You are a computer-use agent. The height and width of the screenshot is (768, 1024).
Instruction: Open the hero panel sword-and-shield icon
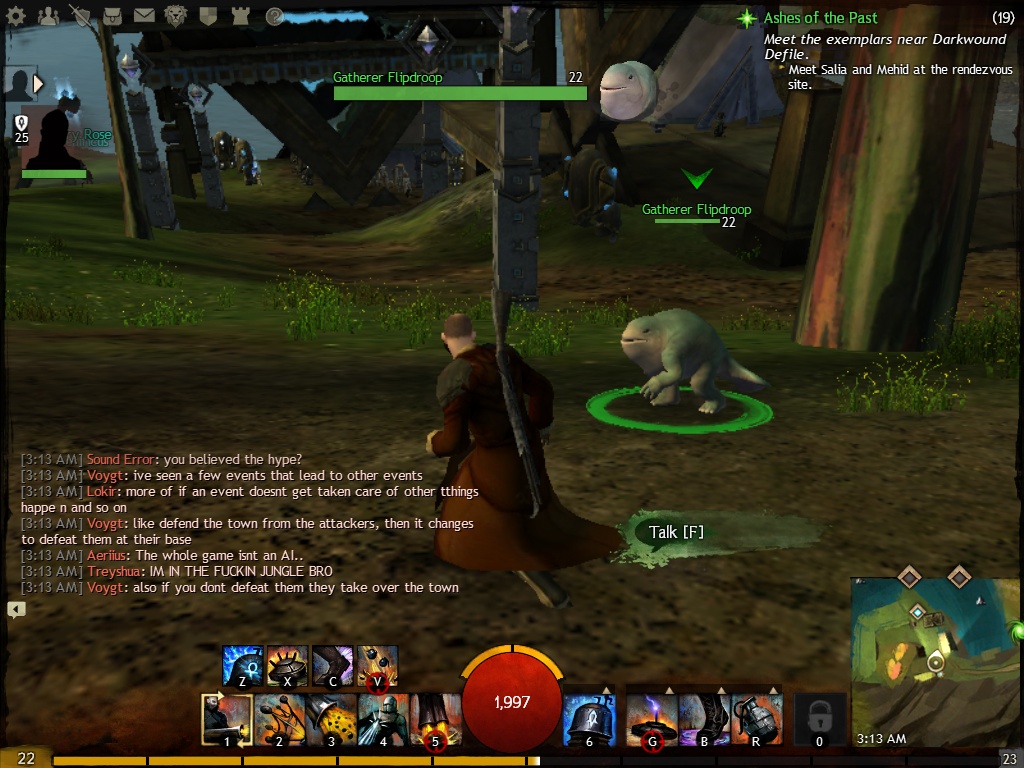(x=80, y=16)
